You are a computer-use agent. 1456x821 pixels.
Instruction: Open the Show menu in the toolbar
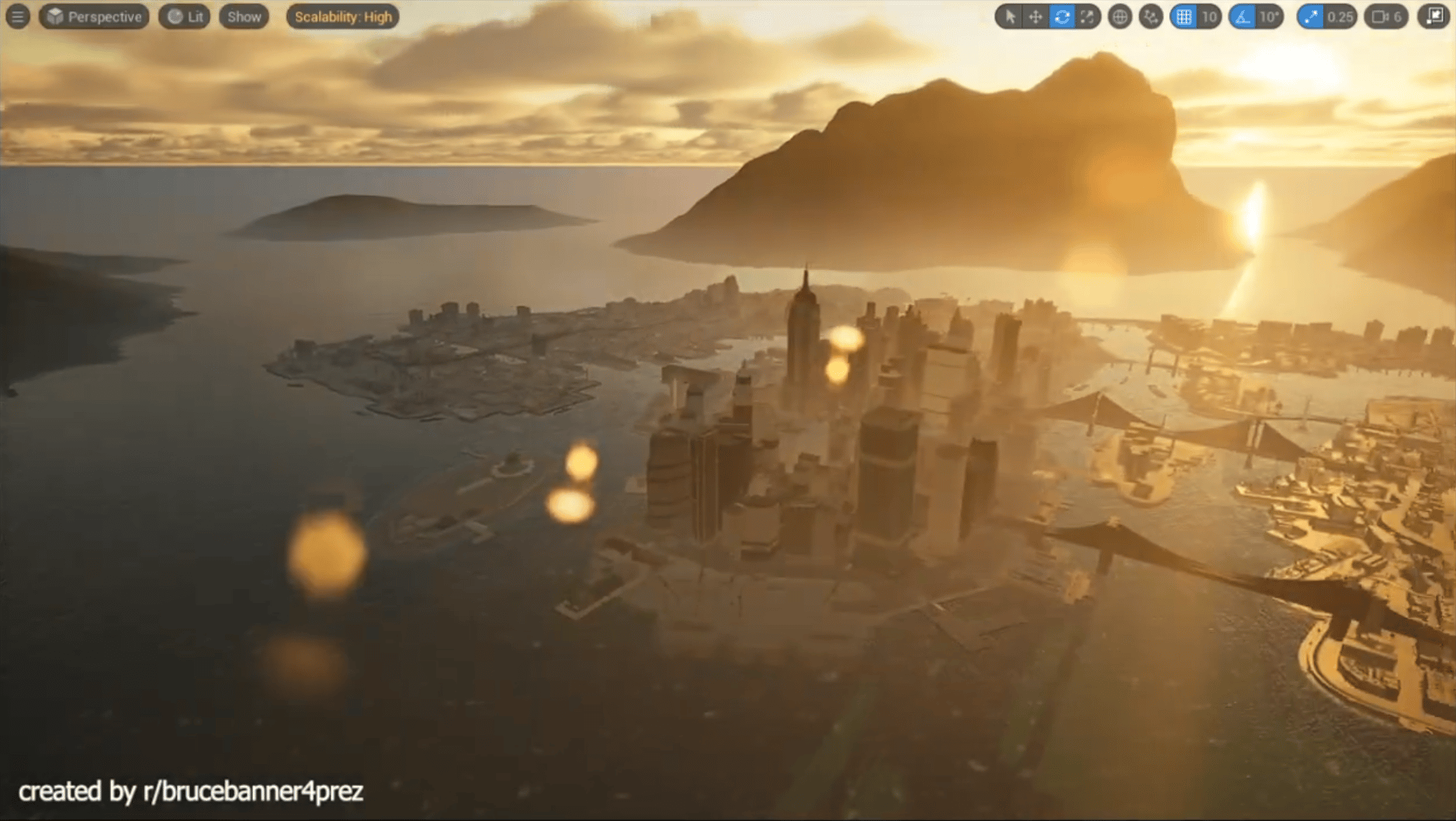click(243, 16)
